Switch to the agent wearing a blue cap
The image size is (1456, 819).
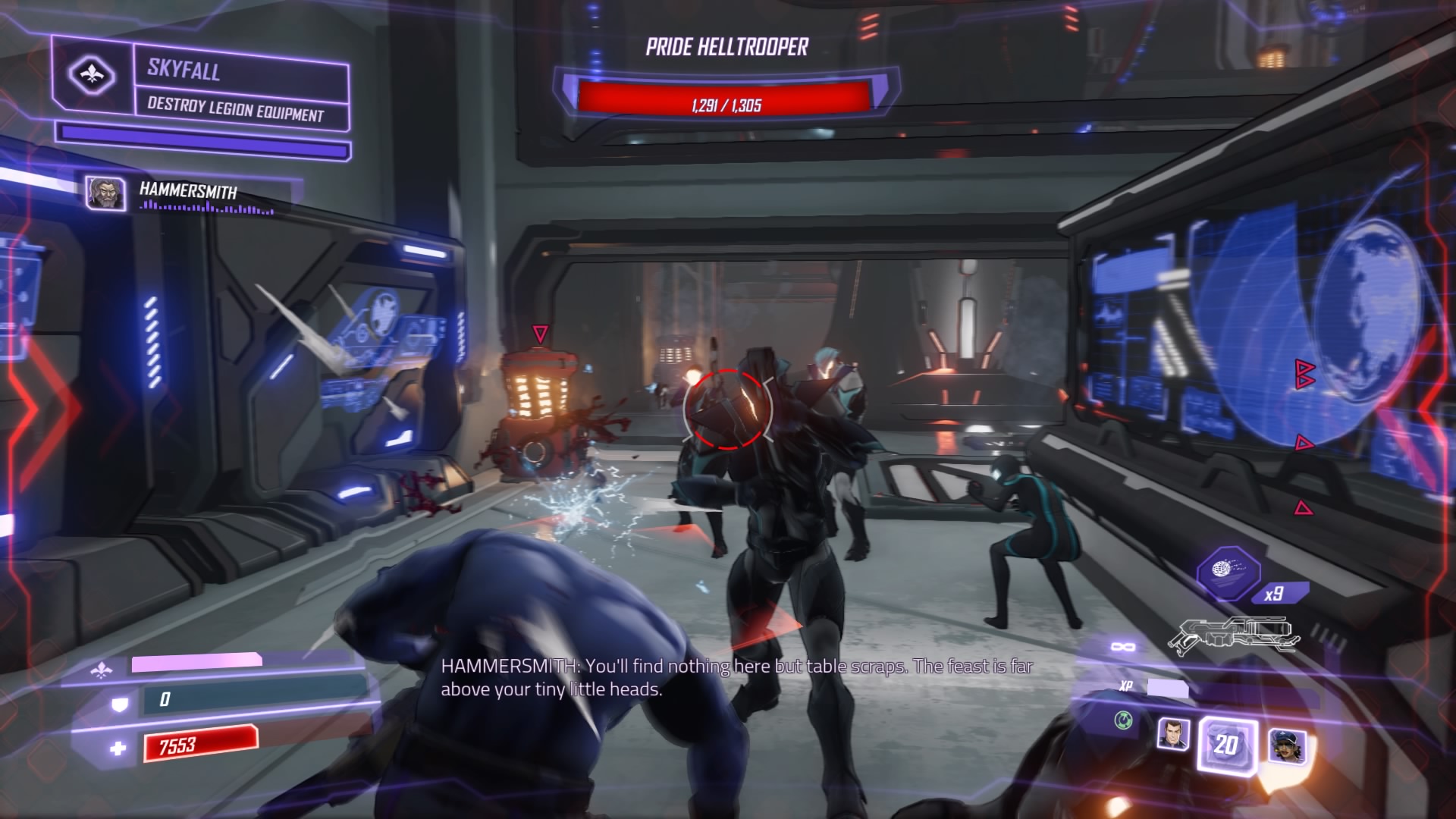pyautogui.click(x=1287, y=745)
